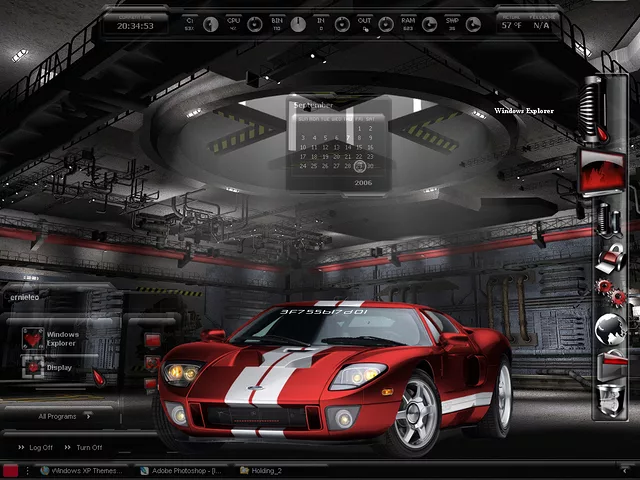Viewport: 640px width, 480px height.
Task: Open the red gears dock icon
Action: pos(610,291)
